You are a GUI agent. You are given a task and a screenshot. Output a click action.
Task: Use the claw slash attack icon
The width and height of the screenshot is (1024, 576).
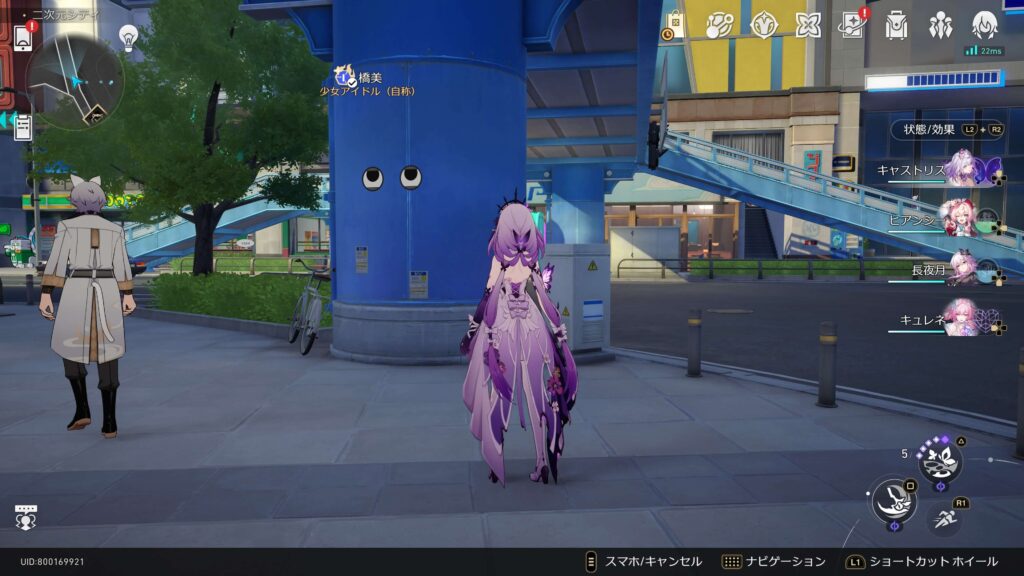tap(893, 500)
